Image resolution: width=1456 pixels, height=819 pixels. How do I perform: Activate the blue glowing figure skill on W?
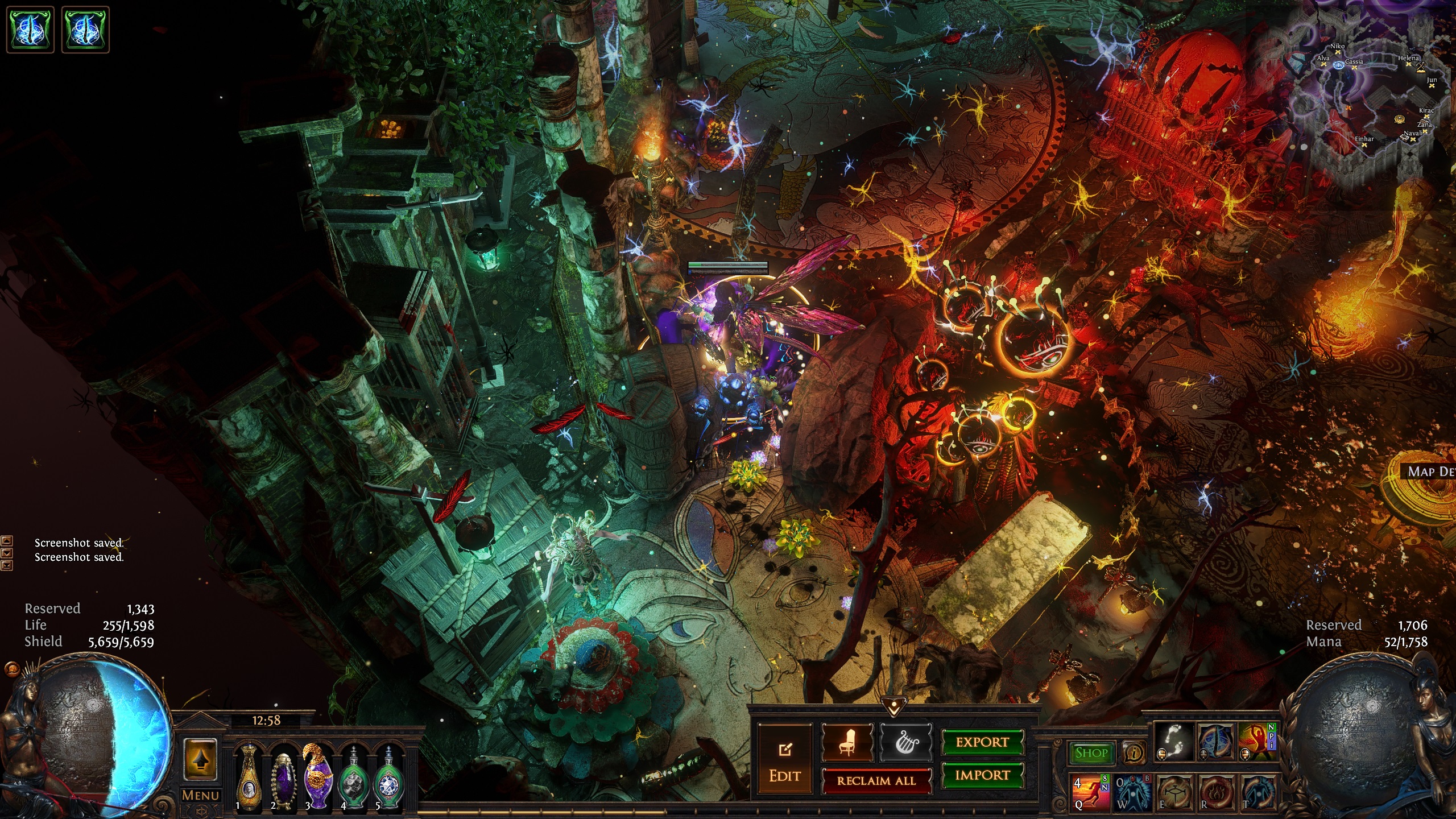point(1133,791)
